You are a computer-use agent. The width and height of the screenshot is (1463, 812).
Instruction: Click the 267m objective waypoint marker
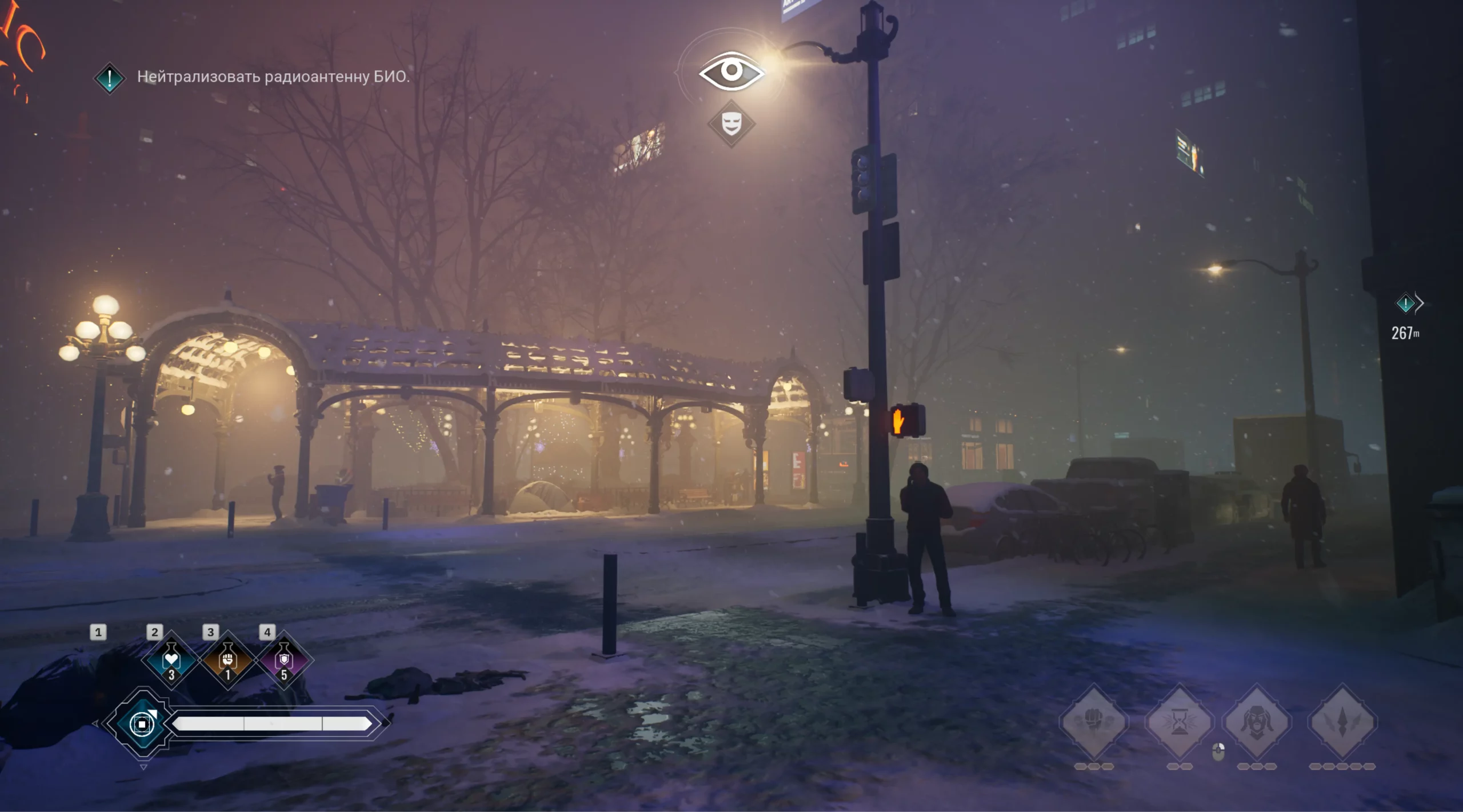[x=1405, y=303]
